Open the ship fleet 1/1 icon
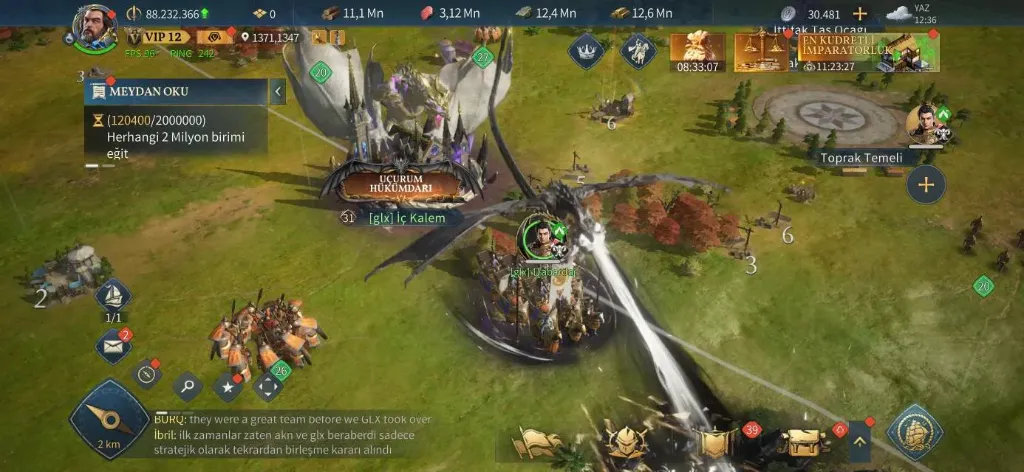1024x472 pixels. 113,296
